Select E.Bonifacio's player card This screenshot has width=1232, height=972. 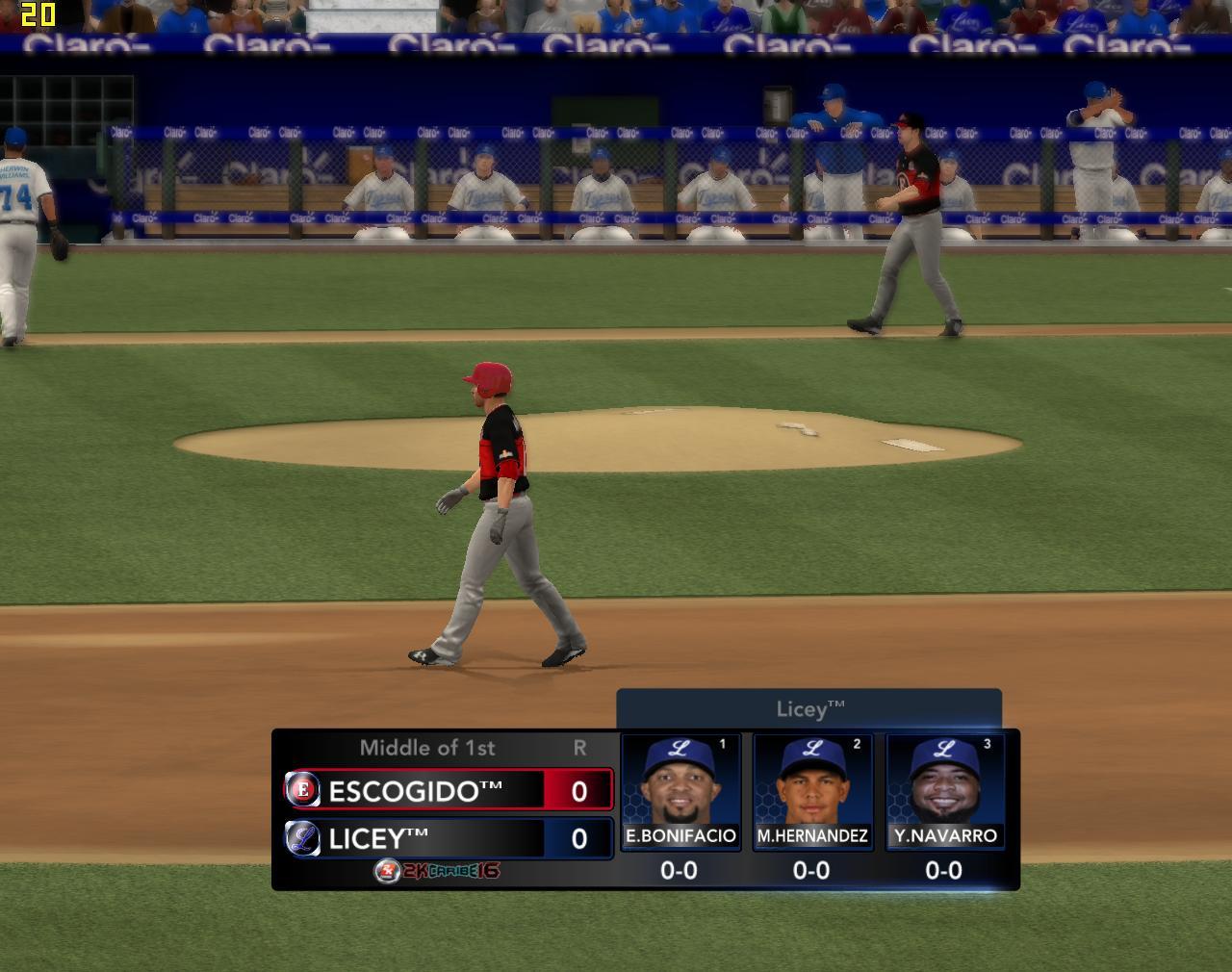[680, 791]
